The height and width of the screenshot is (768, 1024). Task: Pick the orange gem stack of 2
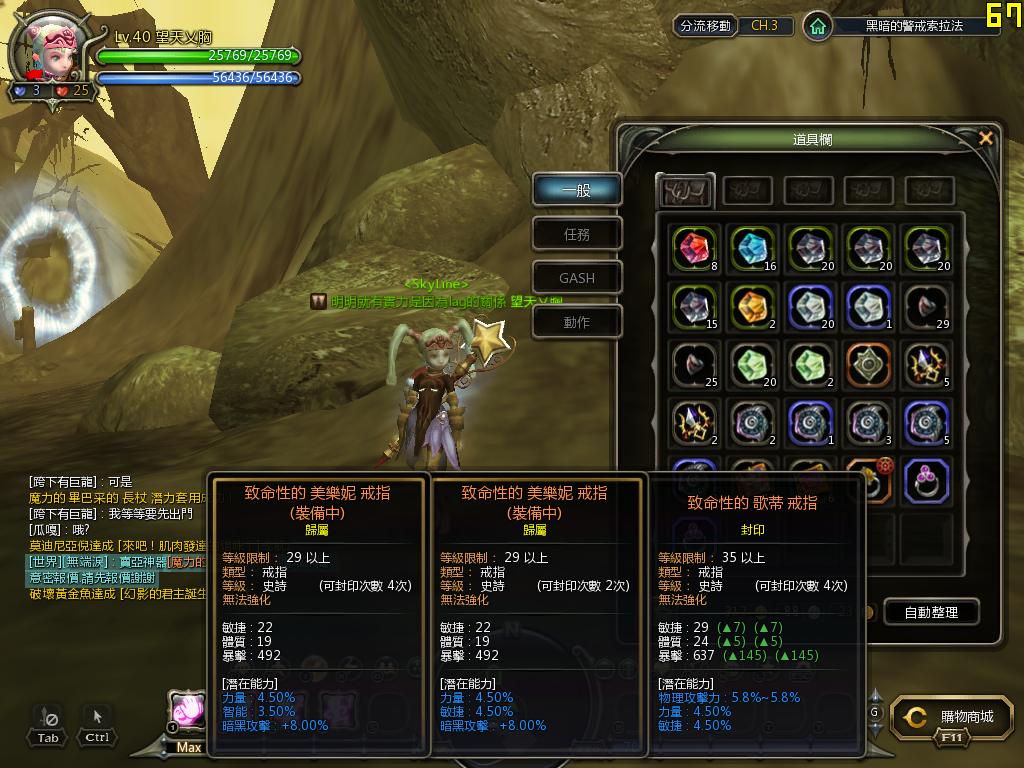tap(752, 306)
